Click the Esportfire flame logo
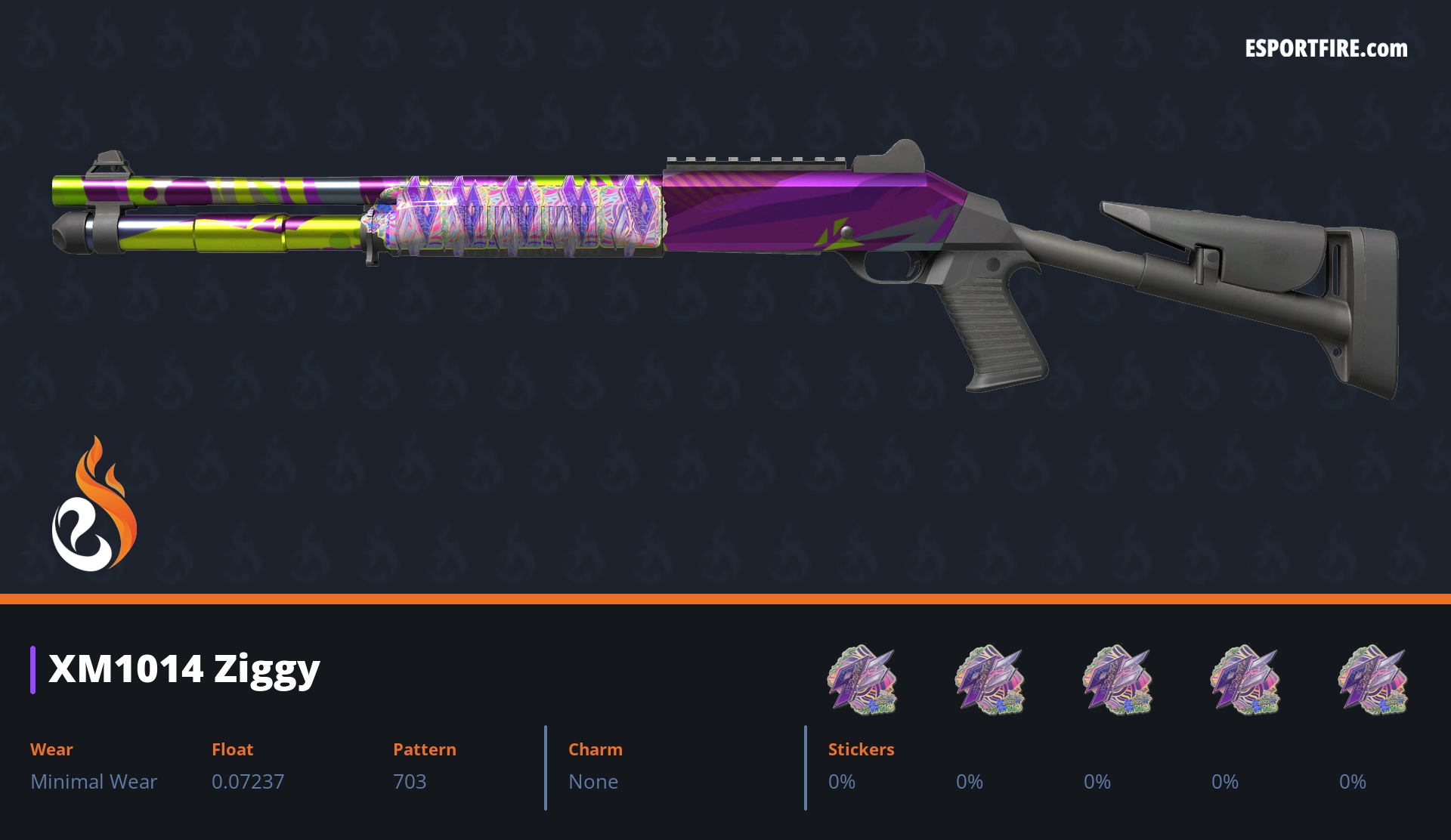 point(94,505)
